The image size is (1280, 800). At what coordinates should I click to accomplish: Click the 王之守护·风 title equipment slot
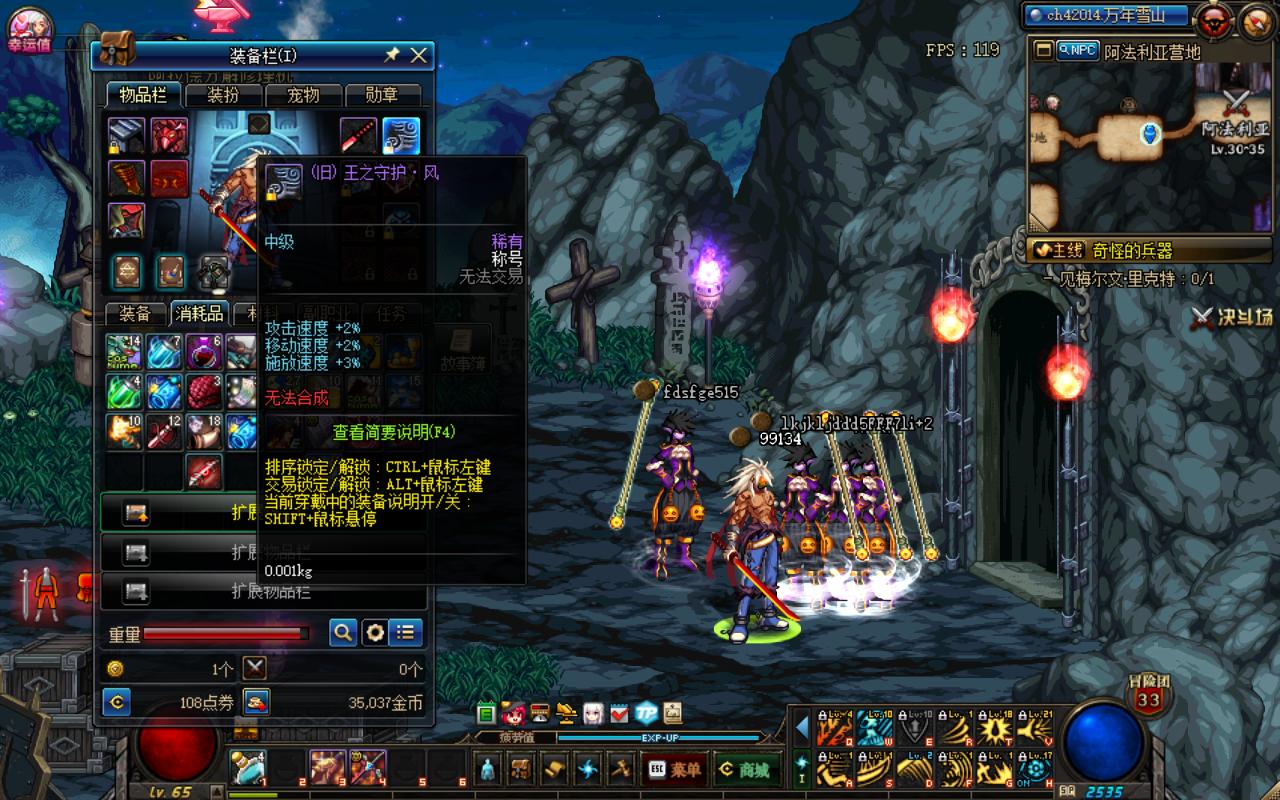tap(401, 136)
